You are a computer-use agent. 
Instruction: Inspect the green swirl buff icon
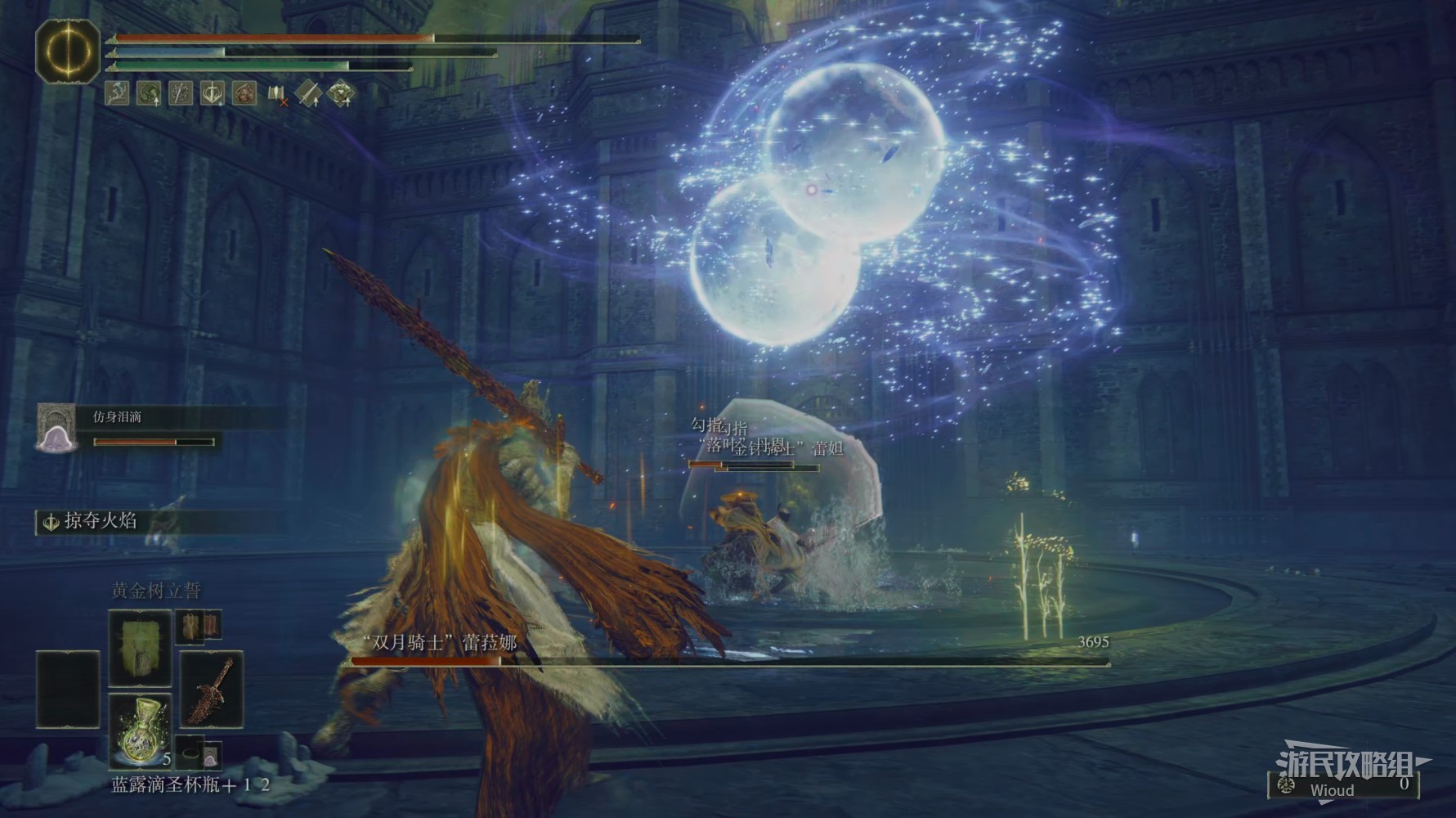tap(149, 93)
